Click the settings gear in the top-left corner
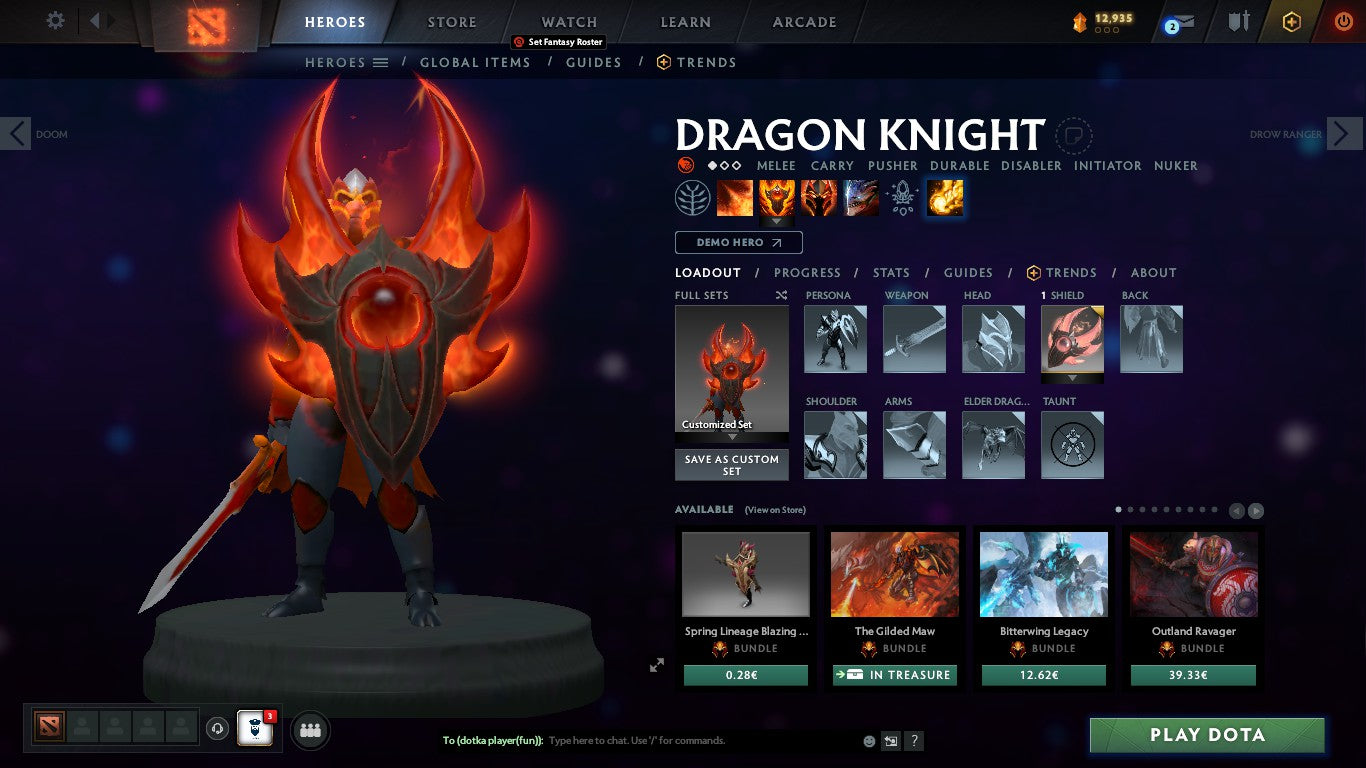This screenshot has height=768, width=1366. (x=55, y=20)
